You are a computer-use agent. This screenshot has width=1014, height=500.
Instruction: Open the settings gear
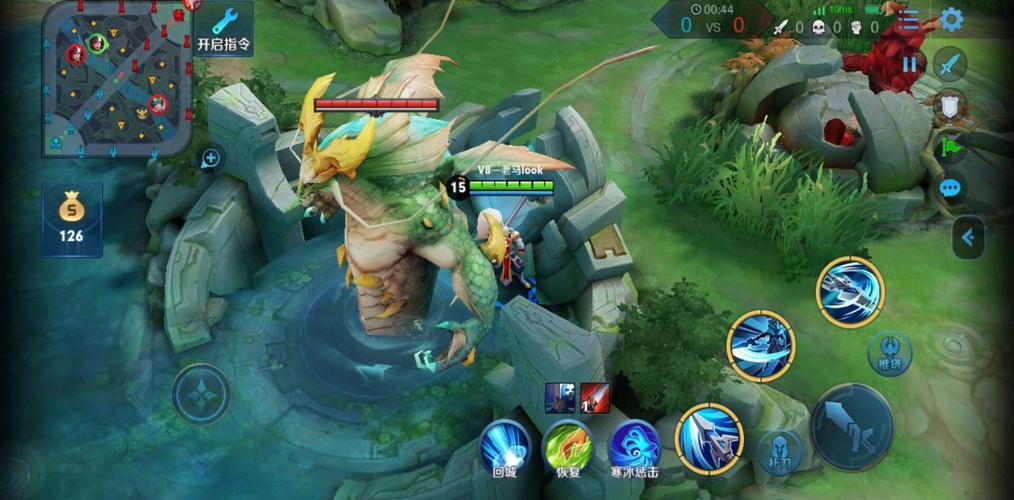[x=950, y=19]
